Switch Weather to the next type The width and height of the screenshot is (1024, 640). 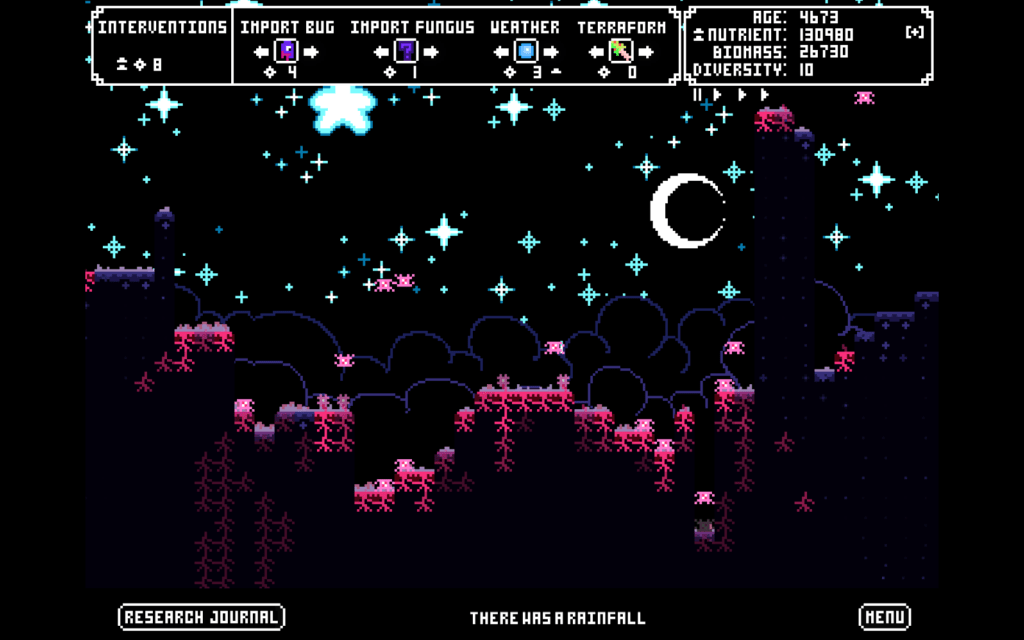tap(550, 51)
